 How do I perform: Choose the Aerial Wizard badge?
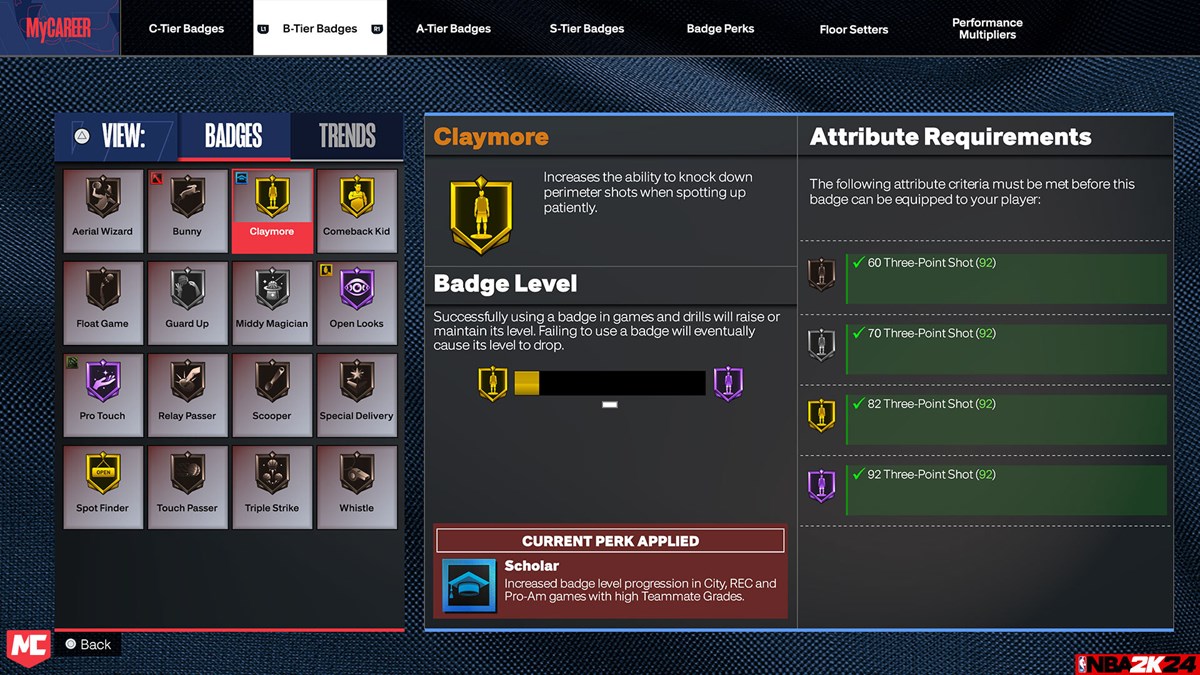(102, 210)
